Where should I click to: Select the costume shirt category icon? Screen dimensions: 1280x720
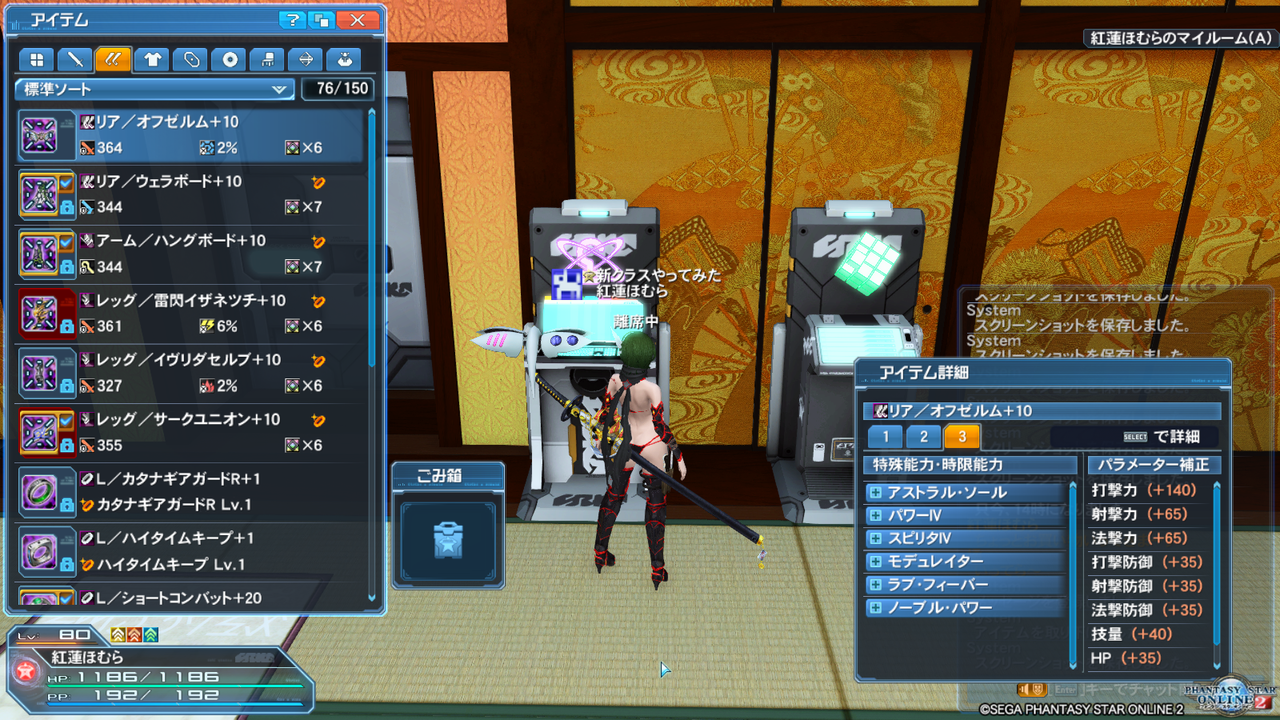pyautogui.click(x=152, y=59)
